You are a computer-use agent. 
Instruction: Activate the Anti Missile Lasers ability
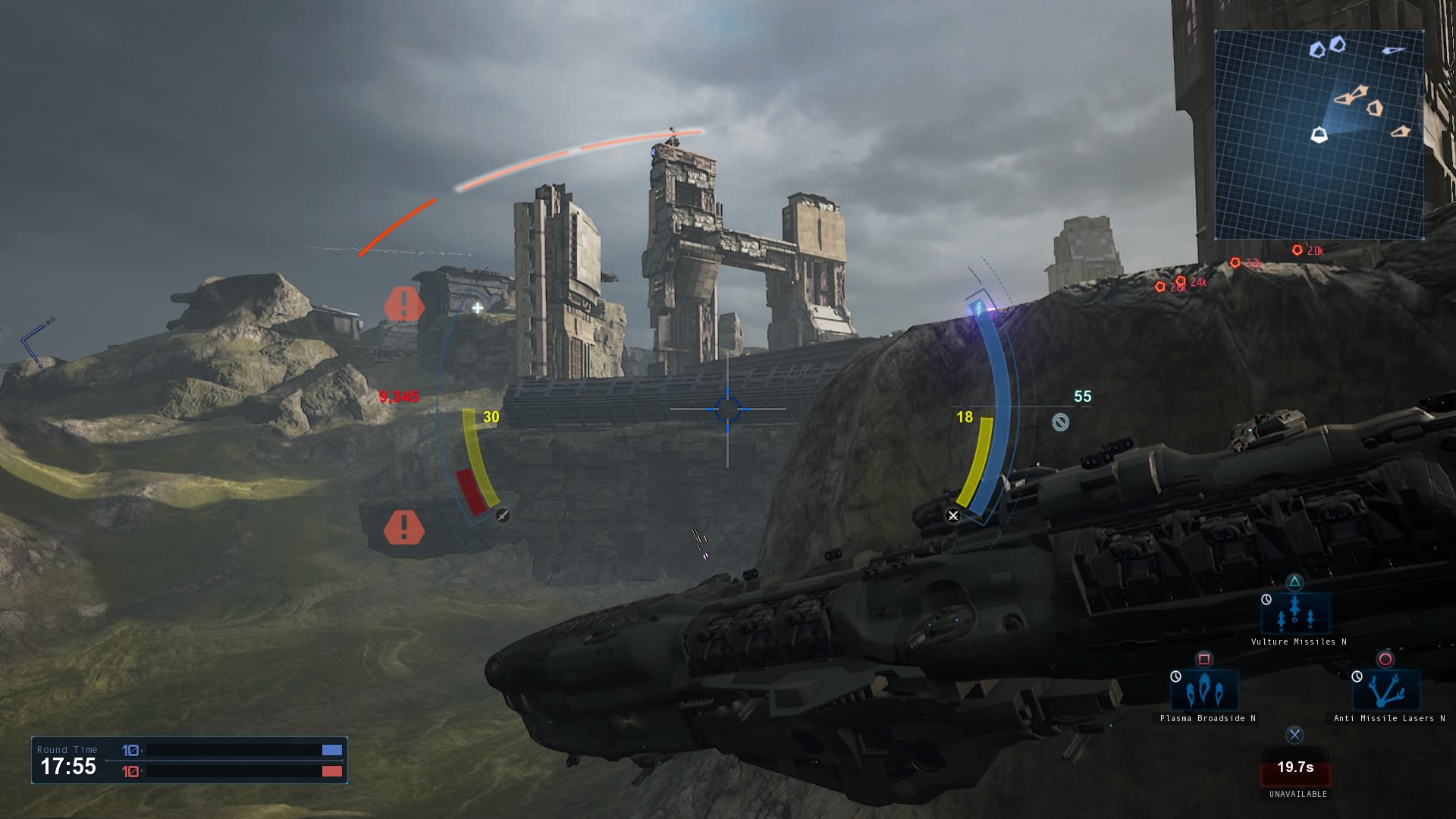(1386, 691)
